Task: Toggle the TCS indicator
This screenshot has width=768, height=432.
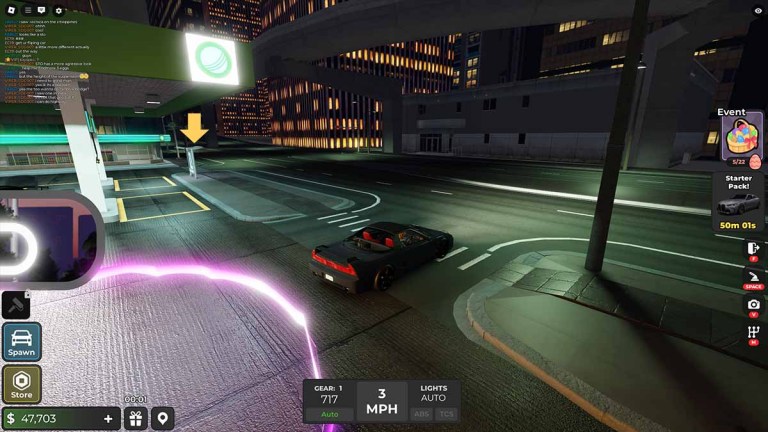Action: 446,414
